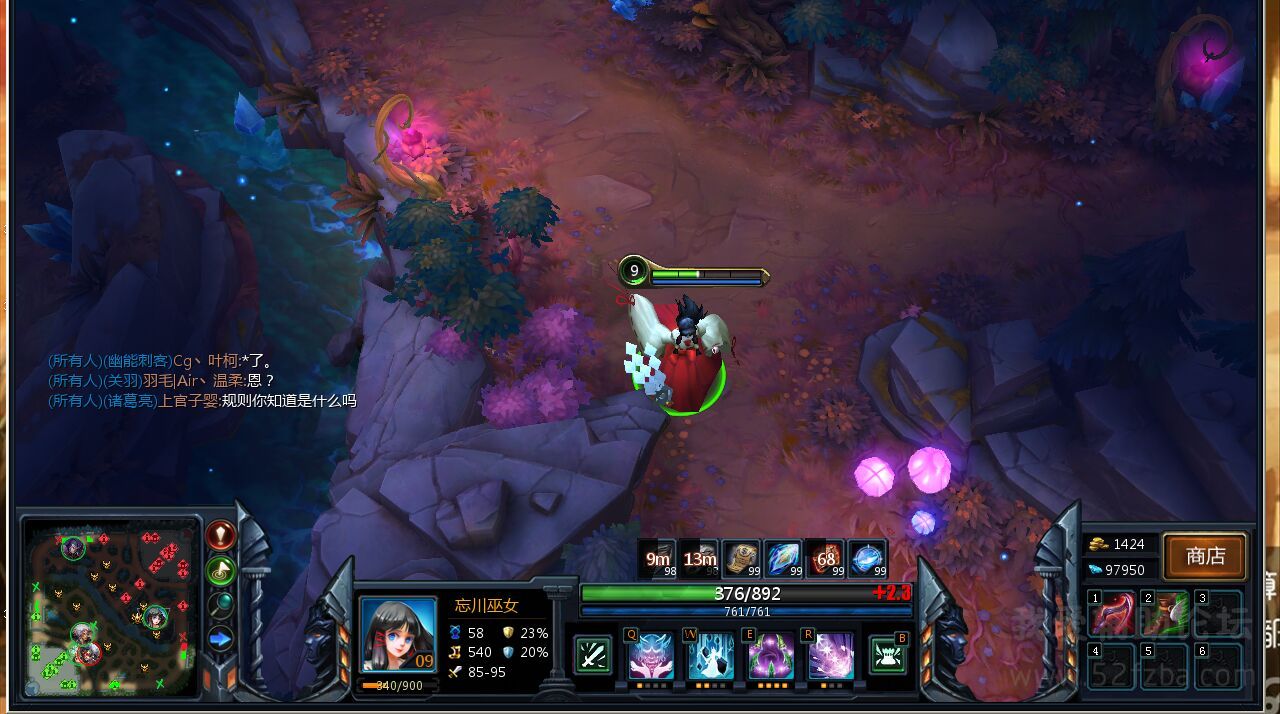Select the 忘川巫女 hero portrait
The image size is (1280, 714).
pyautogui.click(x=398, y=634)
